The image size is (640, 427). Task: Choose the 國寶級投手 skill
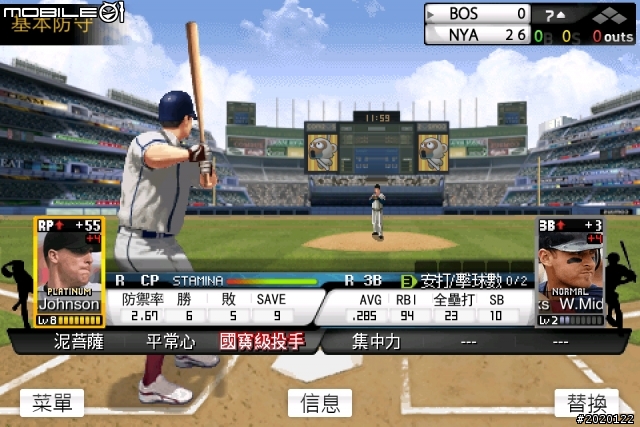(x=261, y=342)
